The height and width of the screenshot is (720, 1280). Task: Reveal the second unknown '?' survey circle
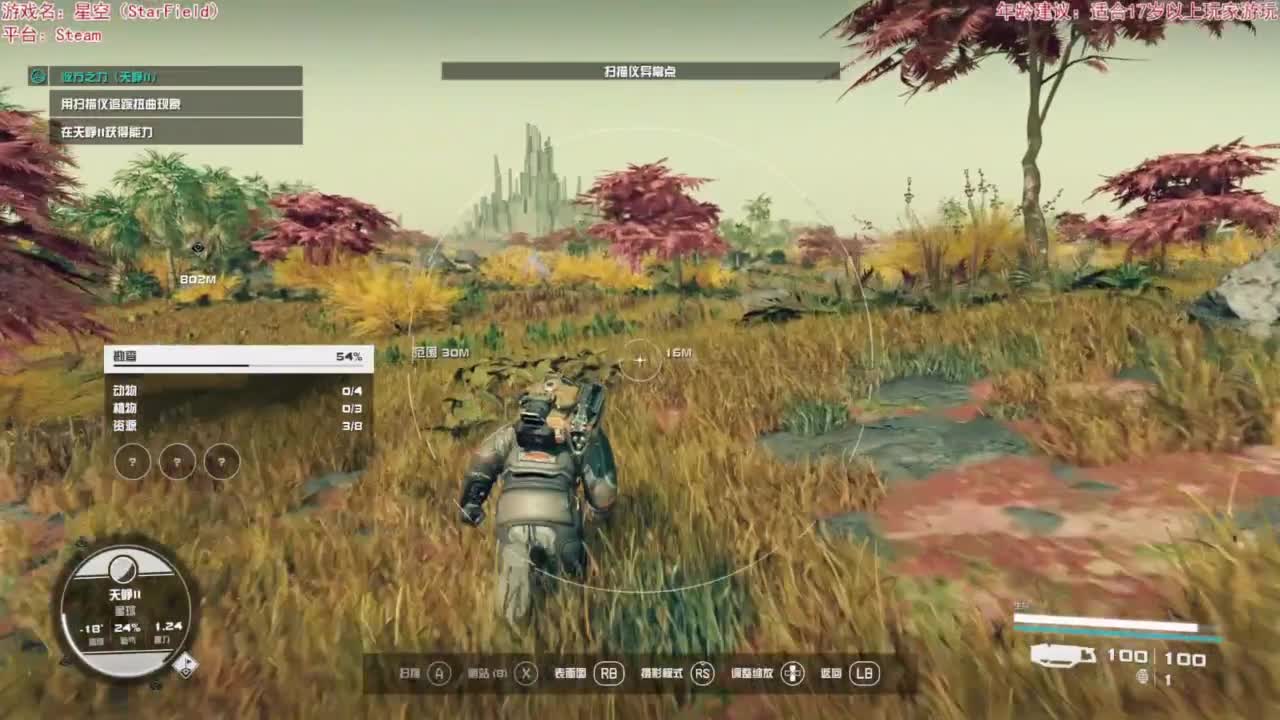point(177,462)
